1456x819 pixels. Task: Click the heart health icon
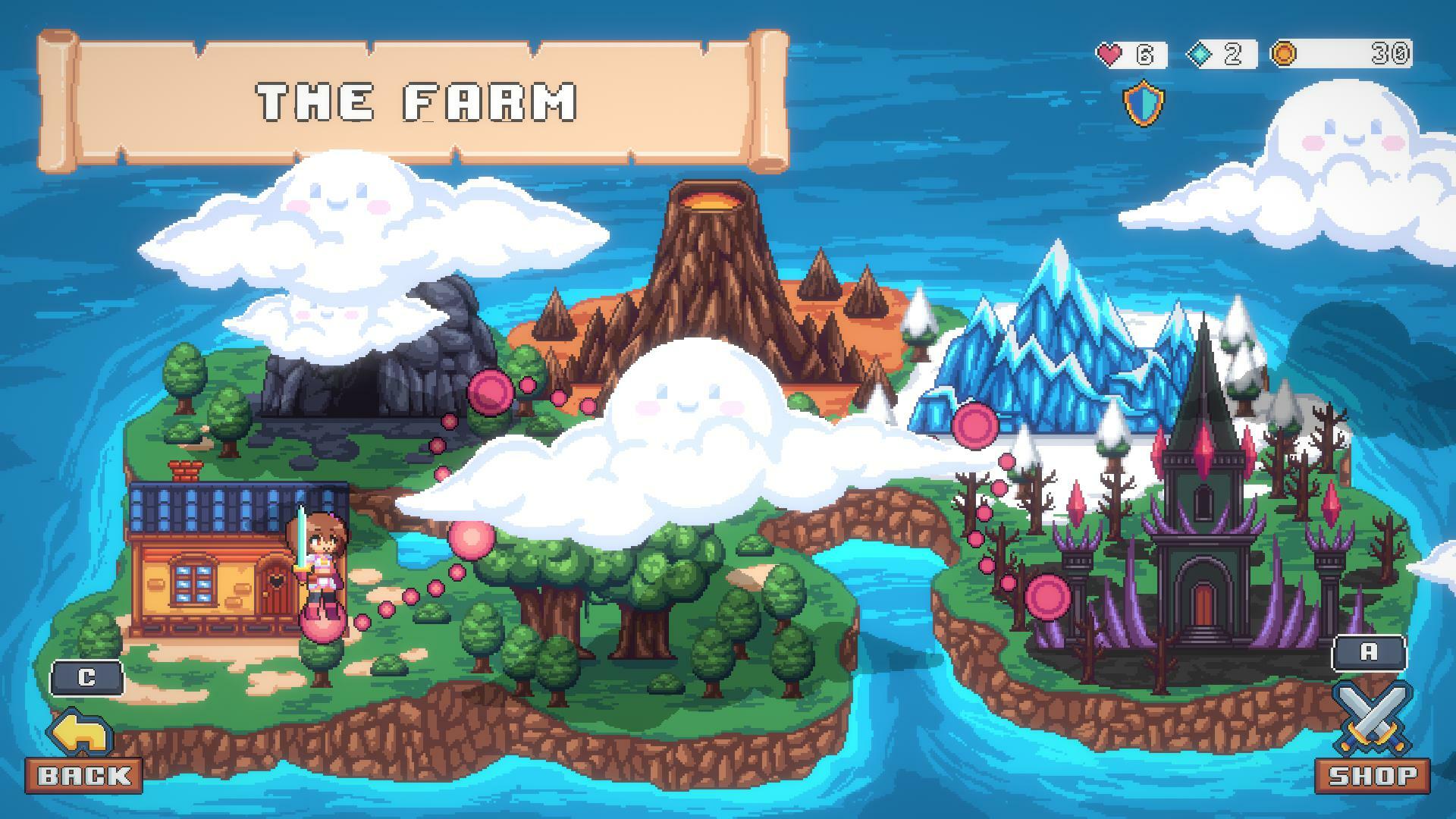coord(1109,54)
